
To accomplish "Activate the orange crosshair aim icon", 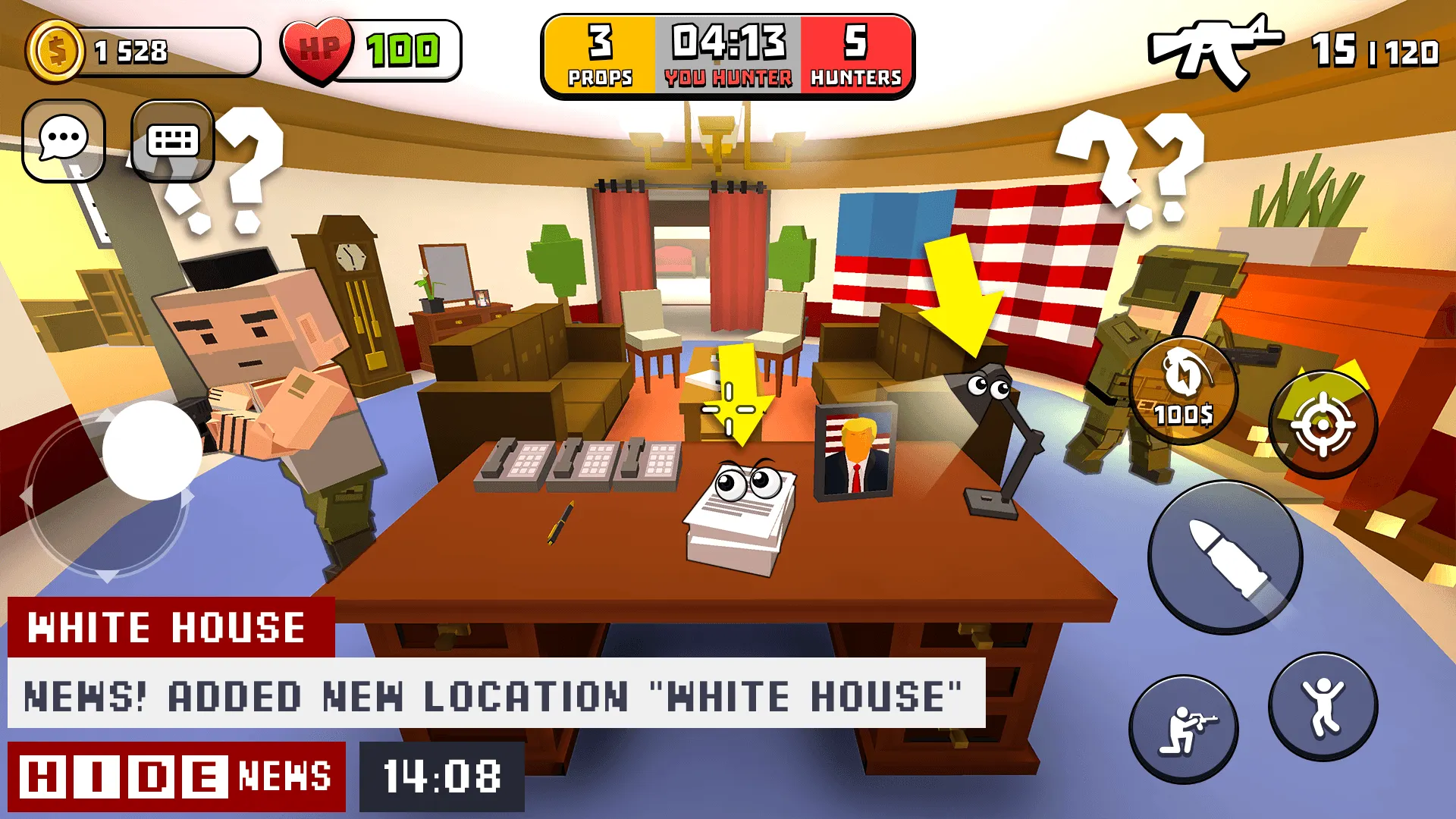I will (1323, 422).
